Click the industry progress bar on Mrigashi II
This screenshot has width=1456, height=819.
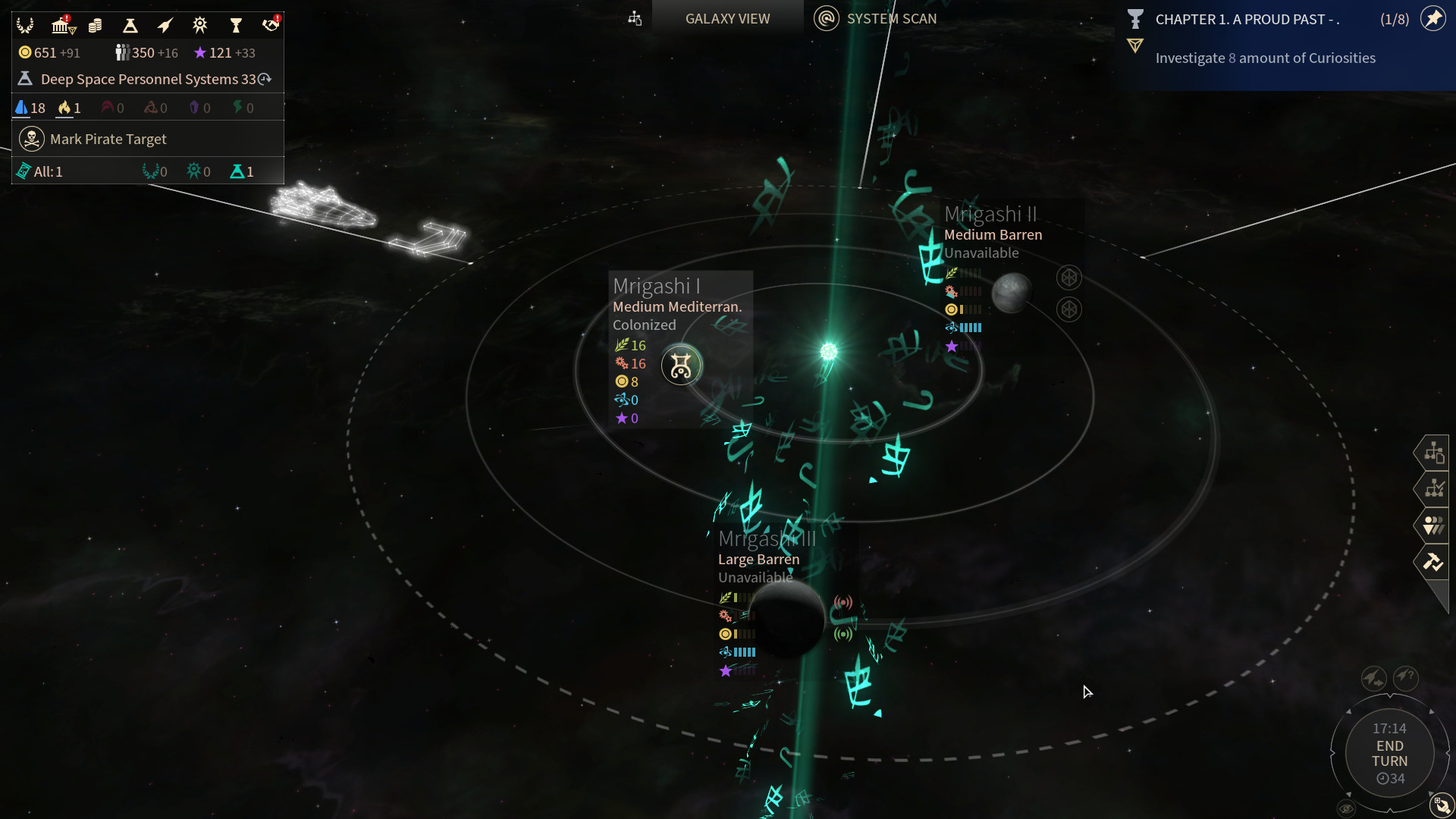pos(971,292)
